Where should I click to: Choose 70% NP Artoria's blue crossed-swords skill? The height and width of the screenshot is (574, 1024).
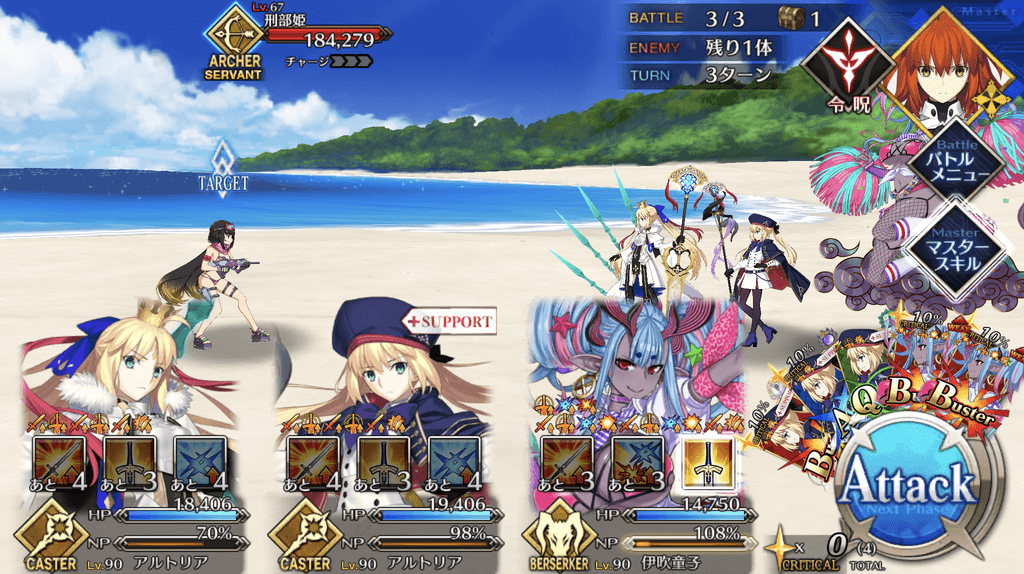[199, 461]
